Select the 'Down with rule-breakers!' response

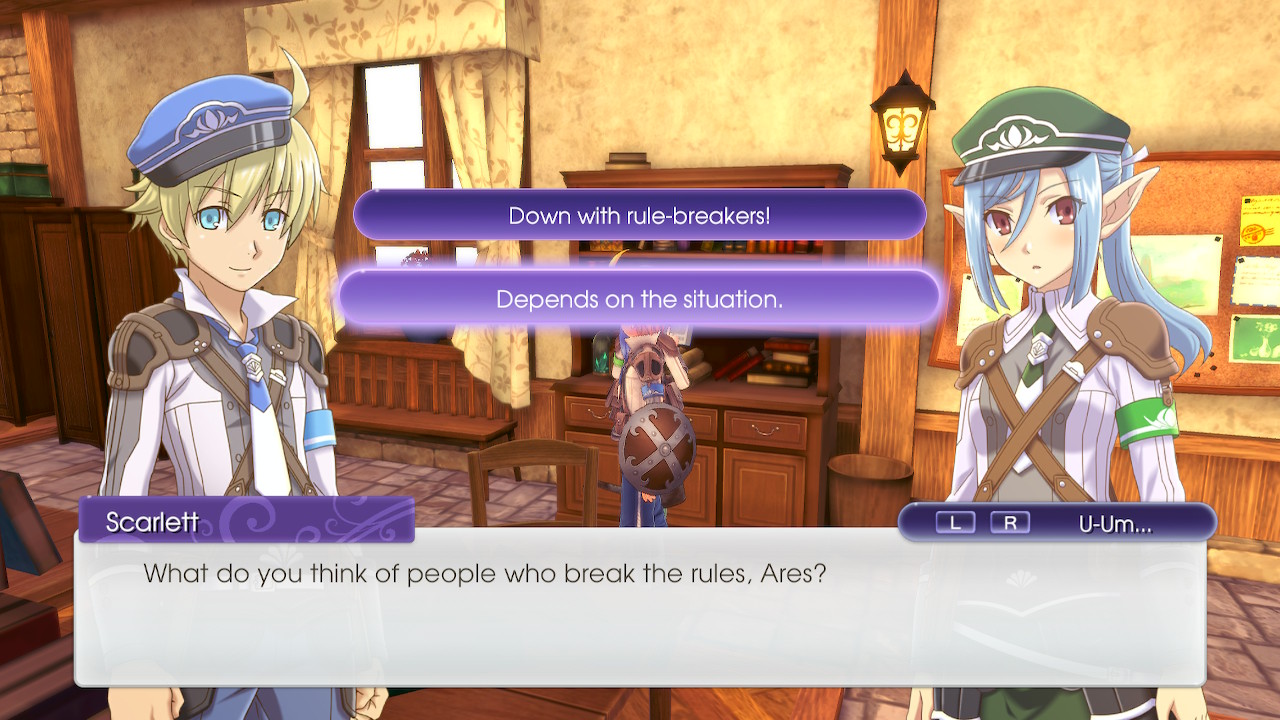(x=640, y=214)
